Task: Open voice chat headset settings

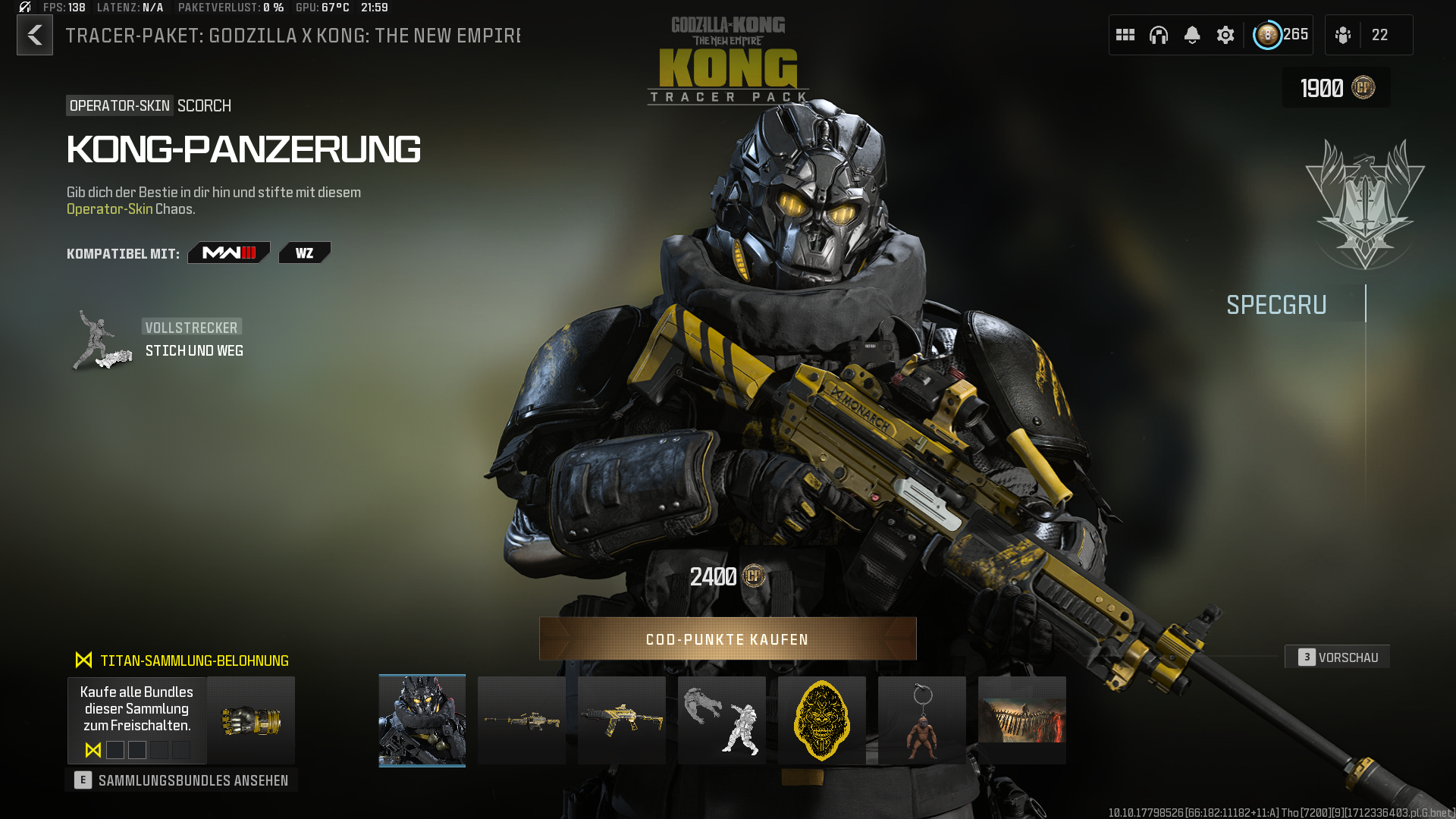Action: point(1159,35)
